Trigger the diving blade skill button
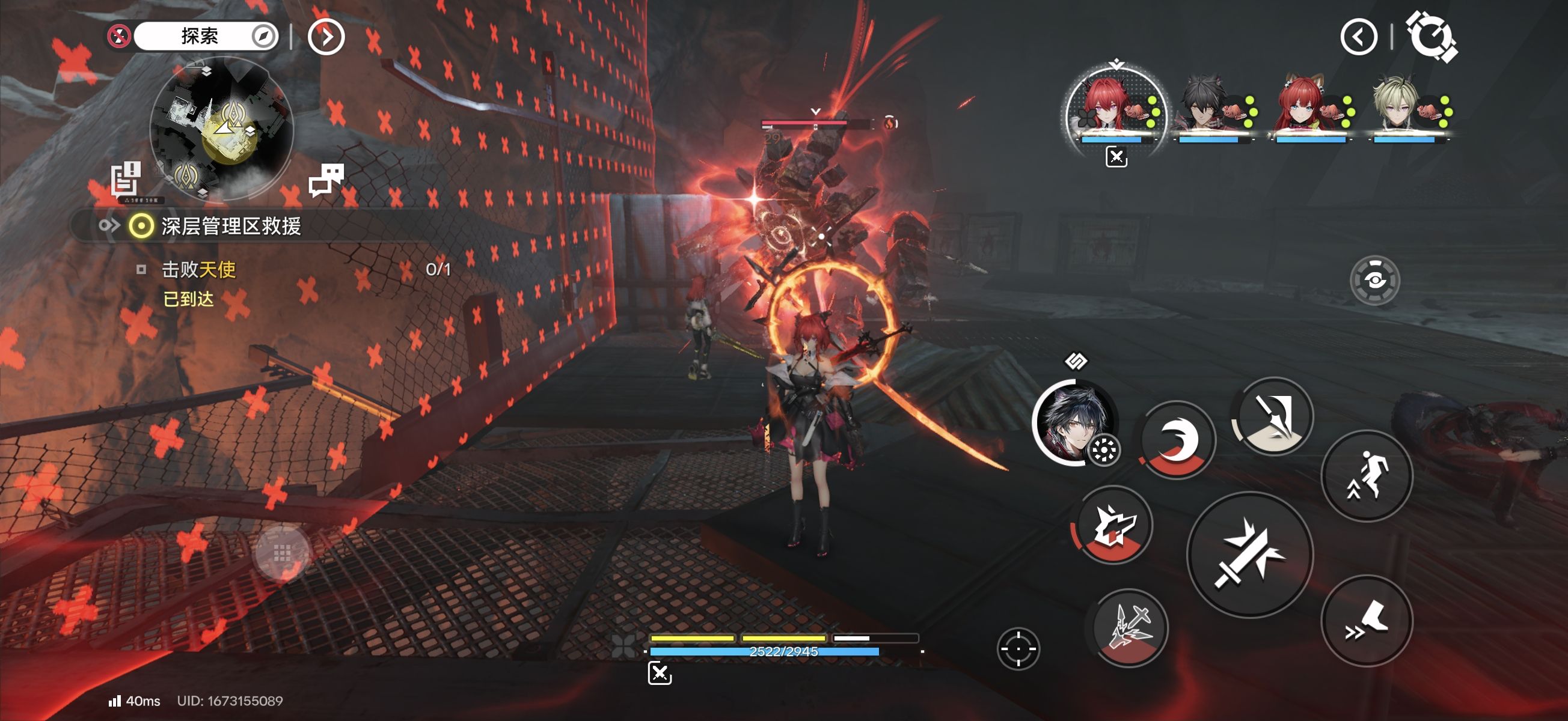Image resolution: width=1568 pixels, height=721 pixels. [x=1273, y=416]
